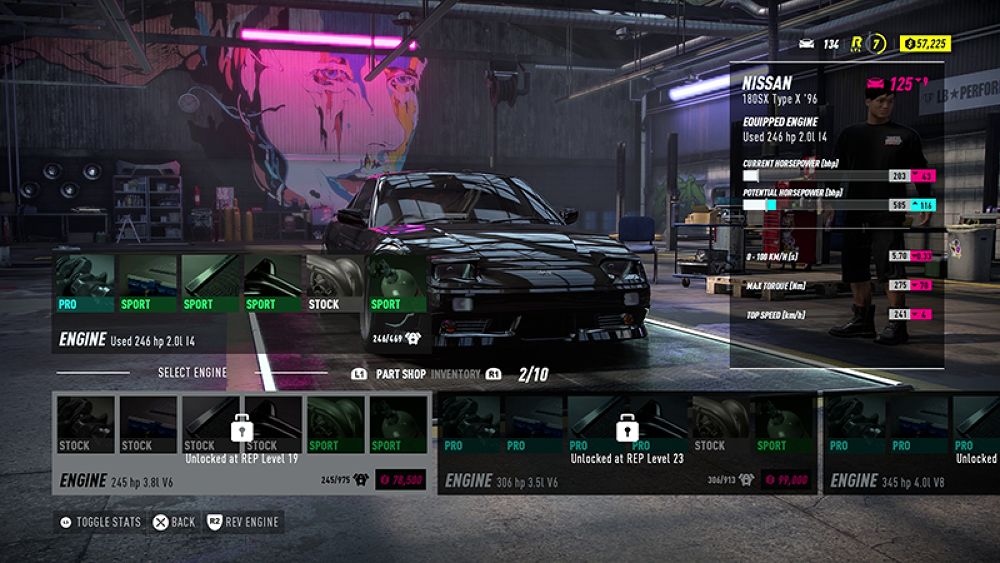Image resolution: width=1000 pixels, height=563 pixels.
Task: Open the Inventory tab
Action: 455,374
